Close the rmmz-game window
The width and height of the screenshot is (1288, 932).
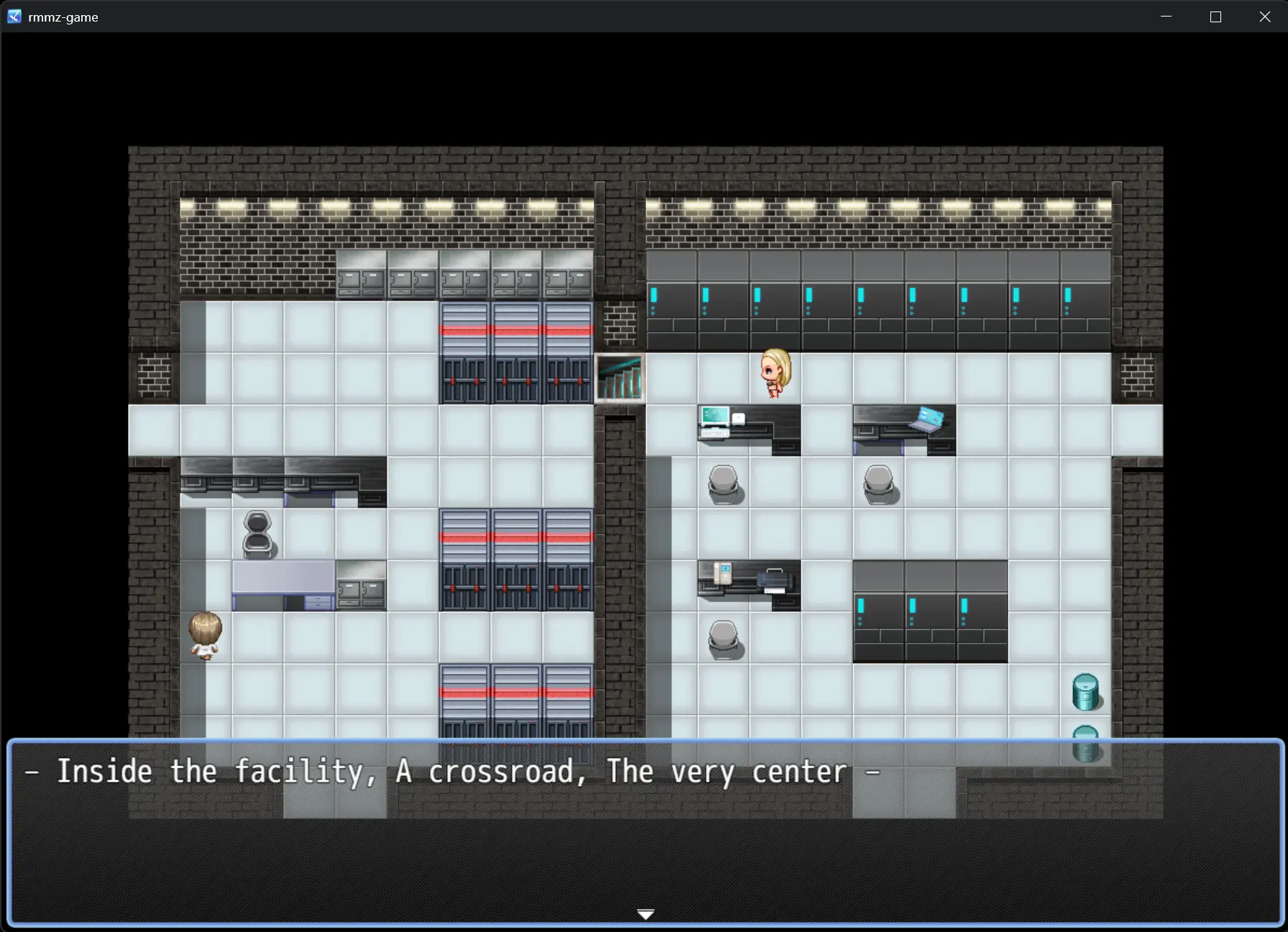1265,17
